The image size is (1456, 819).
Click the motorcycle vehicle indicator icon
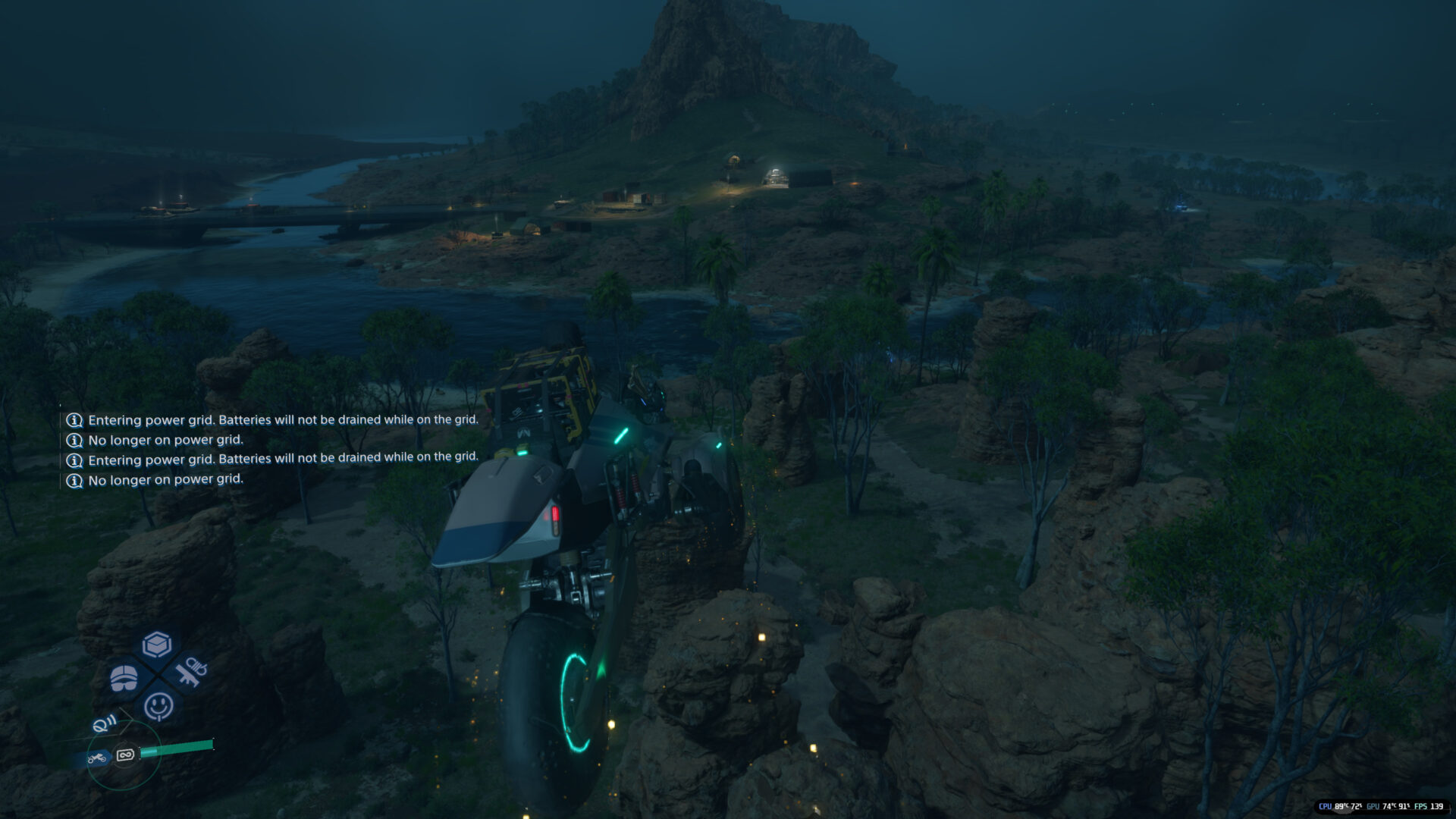tap(96, 758)
